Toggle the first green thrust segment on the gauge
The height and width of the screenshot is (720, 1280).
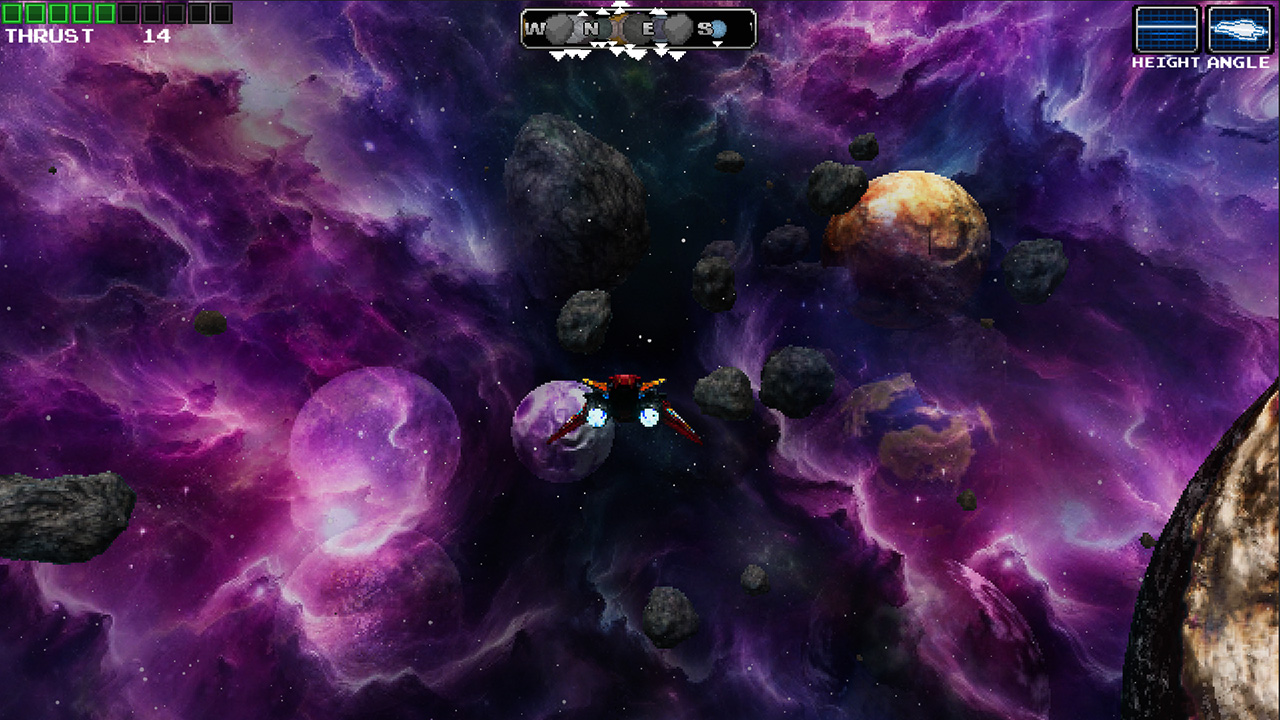tap(11, 12)
